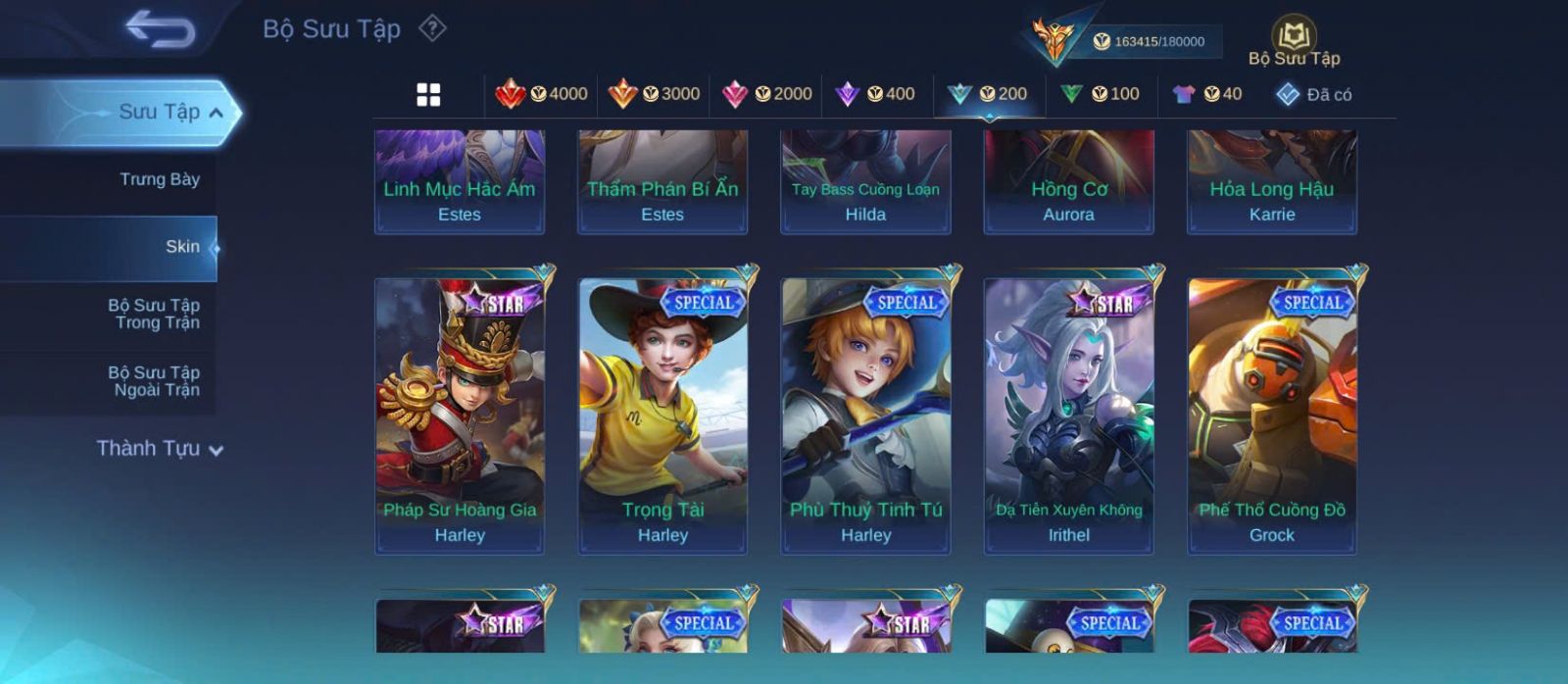Screen dimensions: 1568x684
Task: Open the Bộ Sưu Tập book icon
Action: pos(1294,39)
